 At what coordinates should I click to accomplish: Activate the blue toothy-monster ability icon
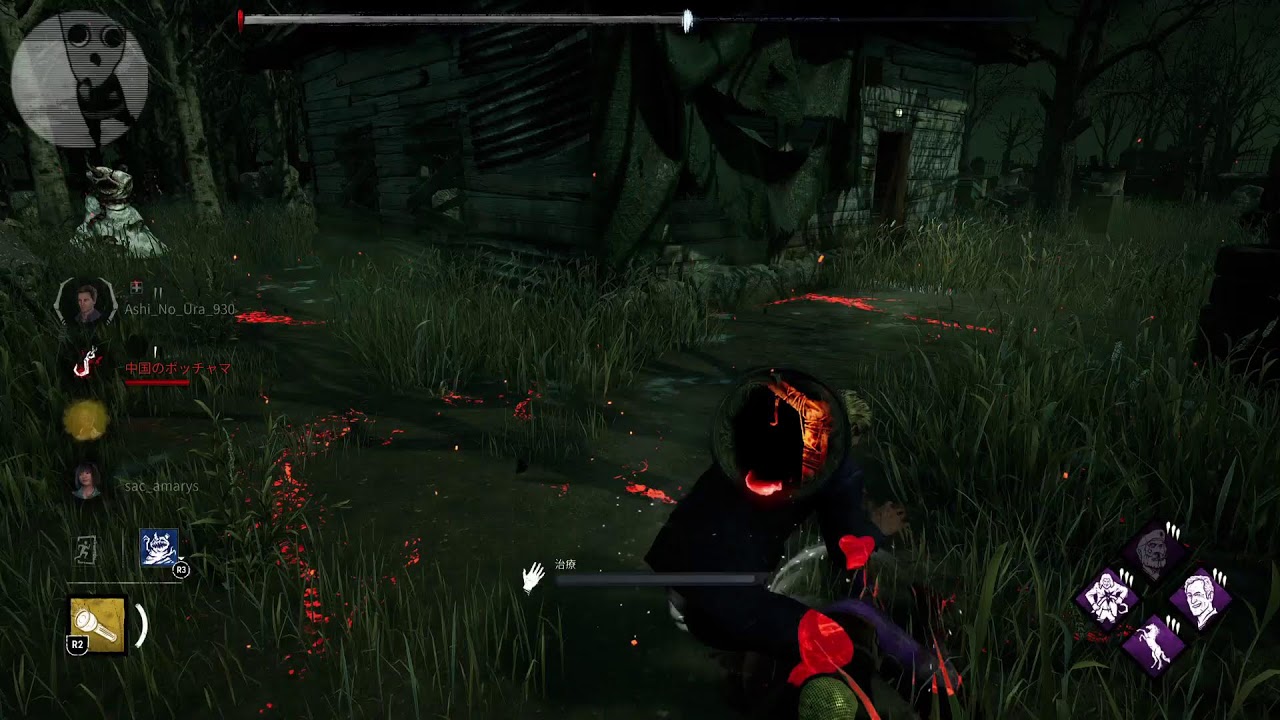point(159,548)
